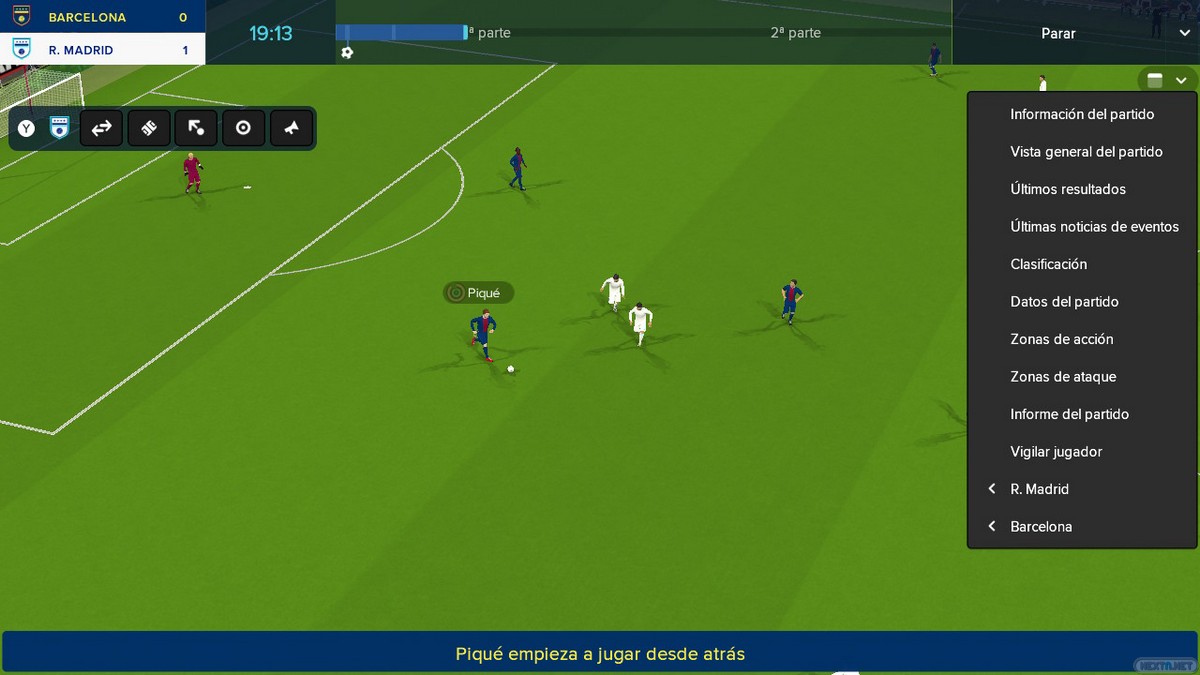
Task: Choose Últimos resultados from the menu
Action: pos(1068,189)
